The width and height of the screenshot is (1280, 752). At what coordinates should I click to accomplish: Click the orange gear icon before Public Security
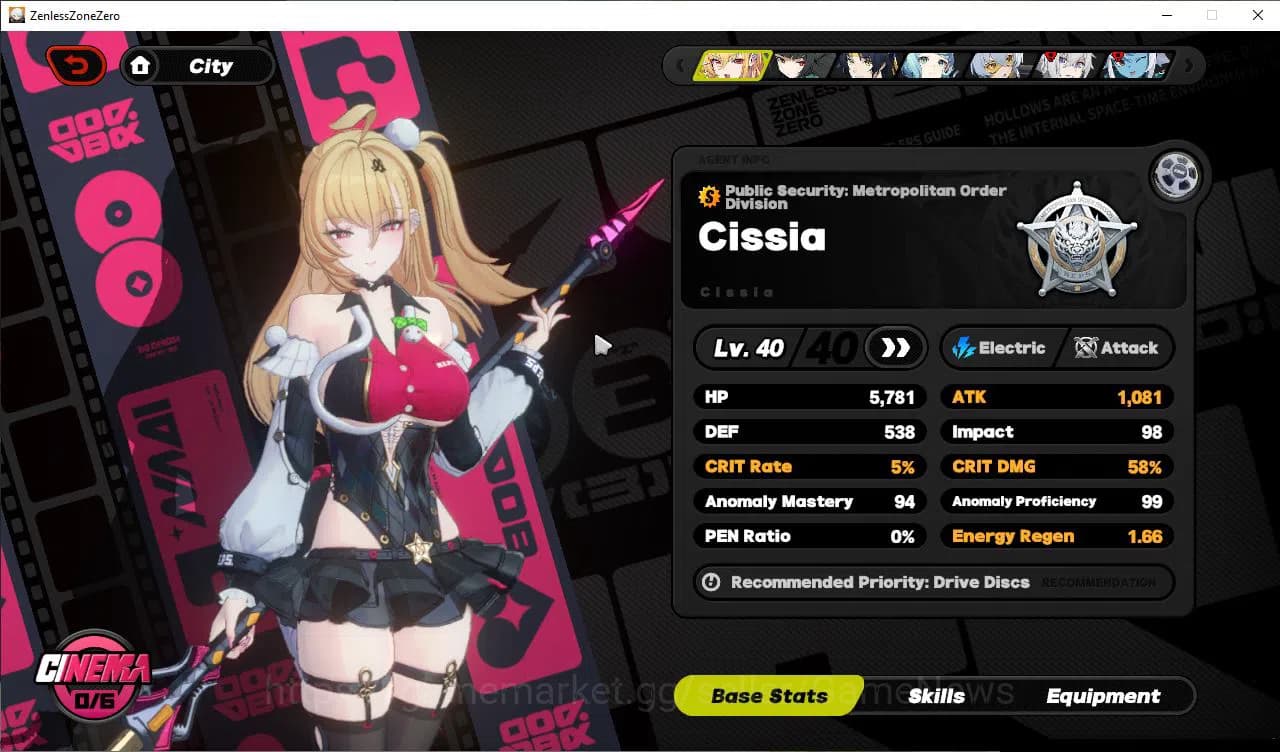(710, 197)
